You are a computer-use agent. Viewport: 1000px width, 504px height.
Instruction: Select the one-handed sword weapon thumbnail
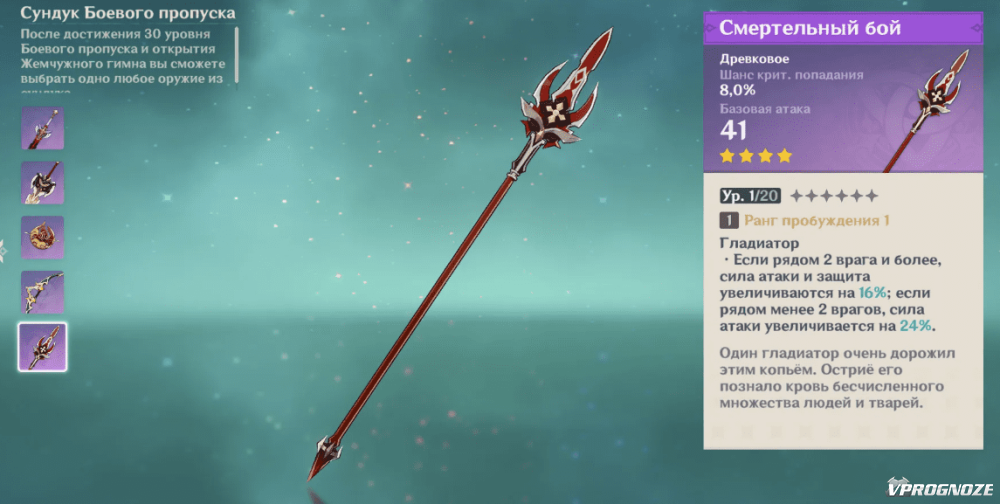[x=43, y=129]
